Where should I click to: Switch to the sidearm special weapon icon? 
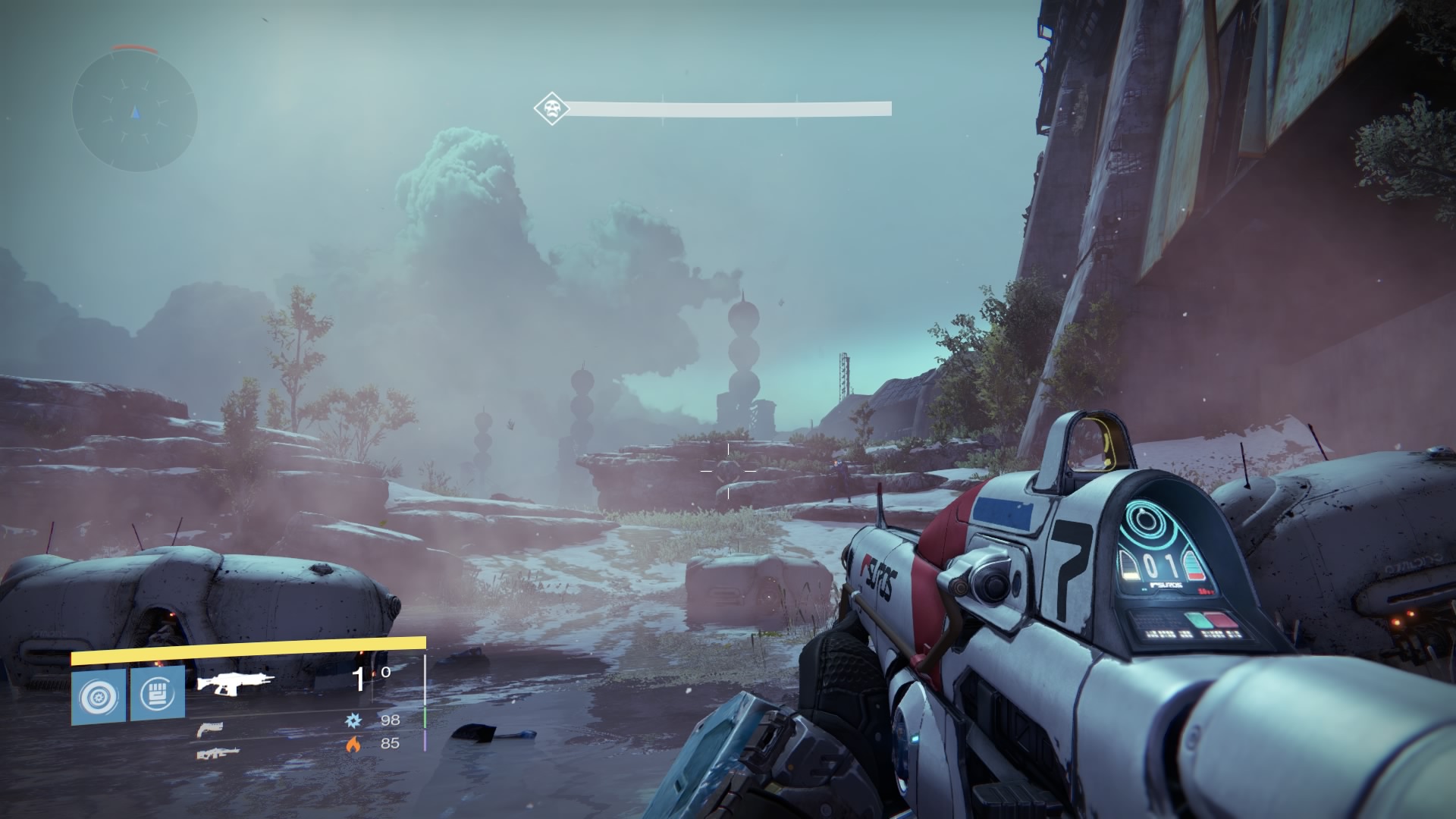click(209, 730)
